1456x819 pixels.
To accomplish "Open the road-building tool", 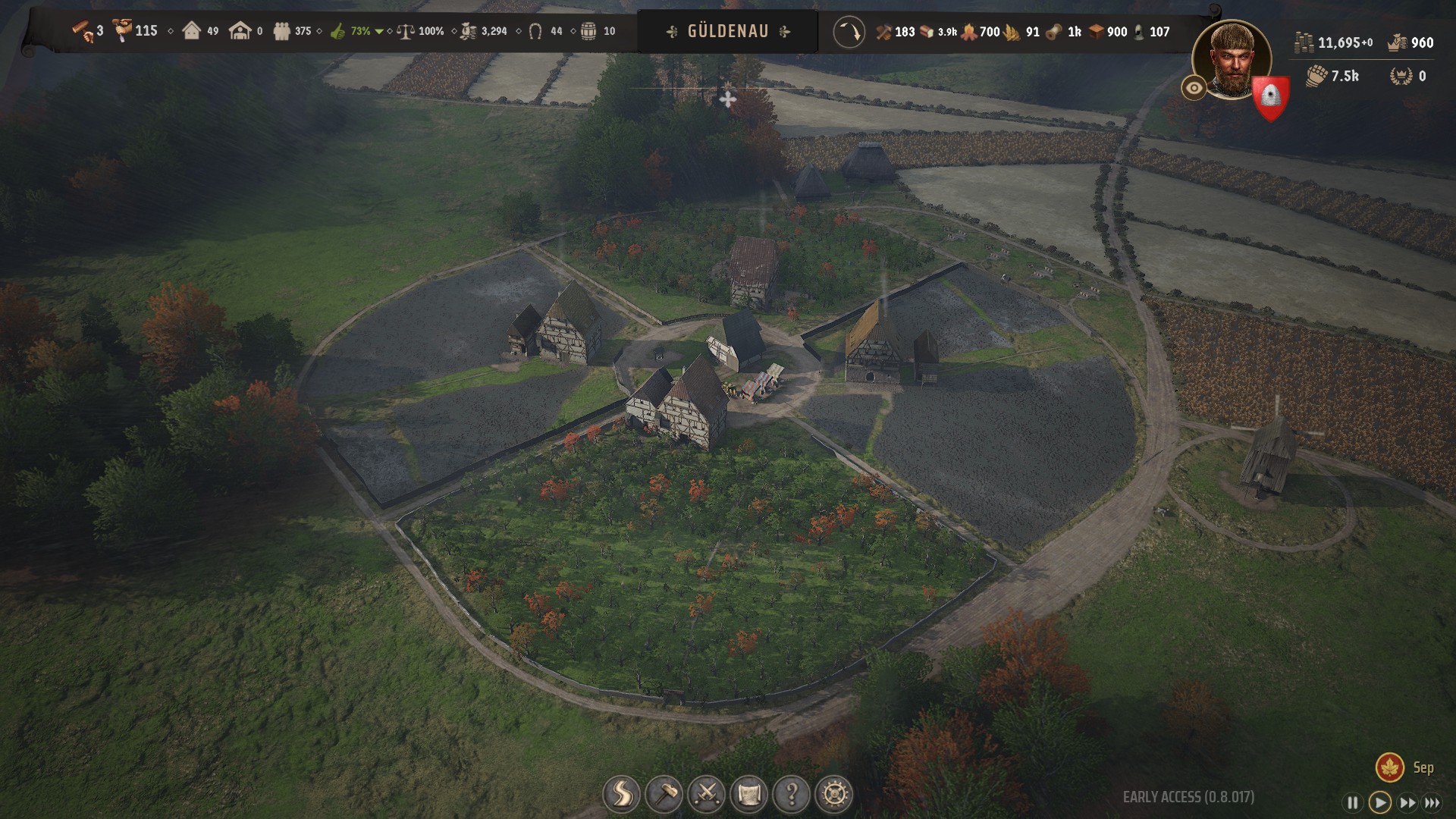I will pyautogui.click(x=621, y=795).
